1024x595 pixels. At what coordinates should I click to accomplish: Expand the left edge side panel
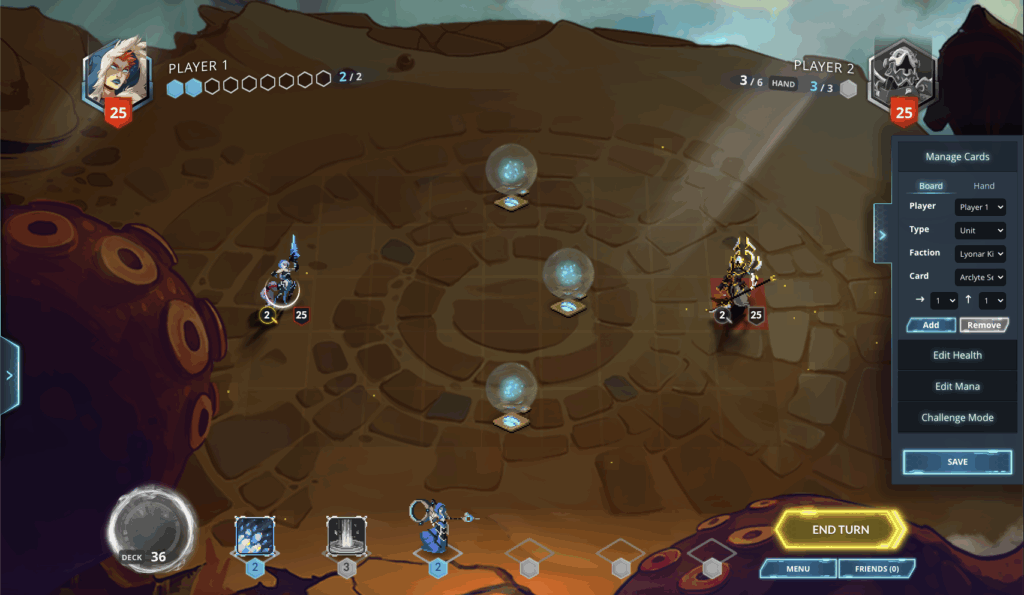click(x=9, y=376)
